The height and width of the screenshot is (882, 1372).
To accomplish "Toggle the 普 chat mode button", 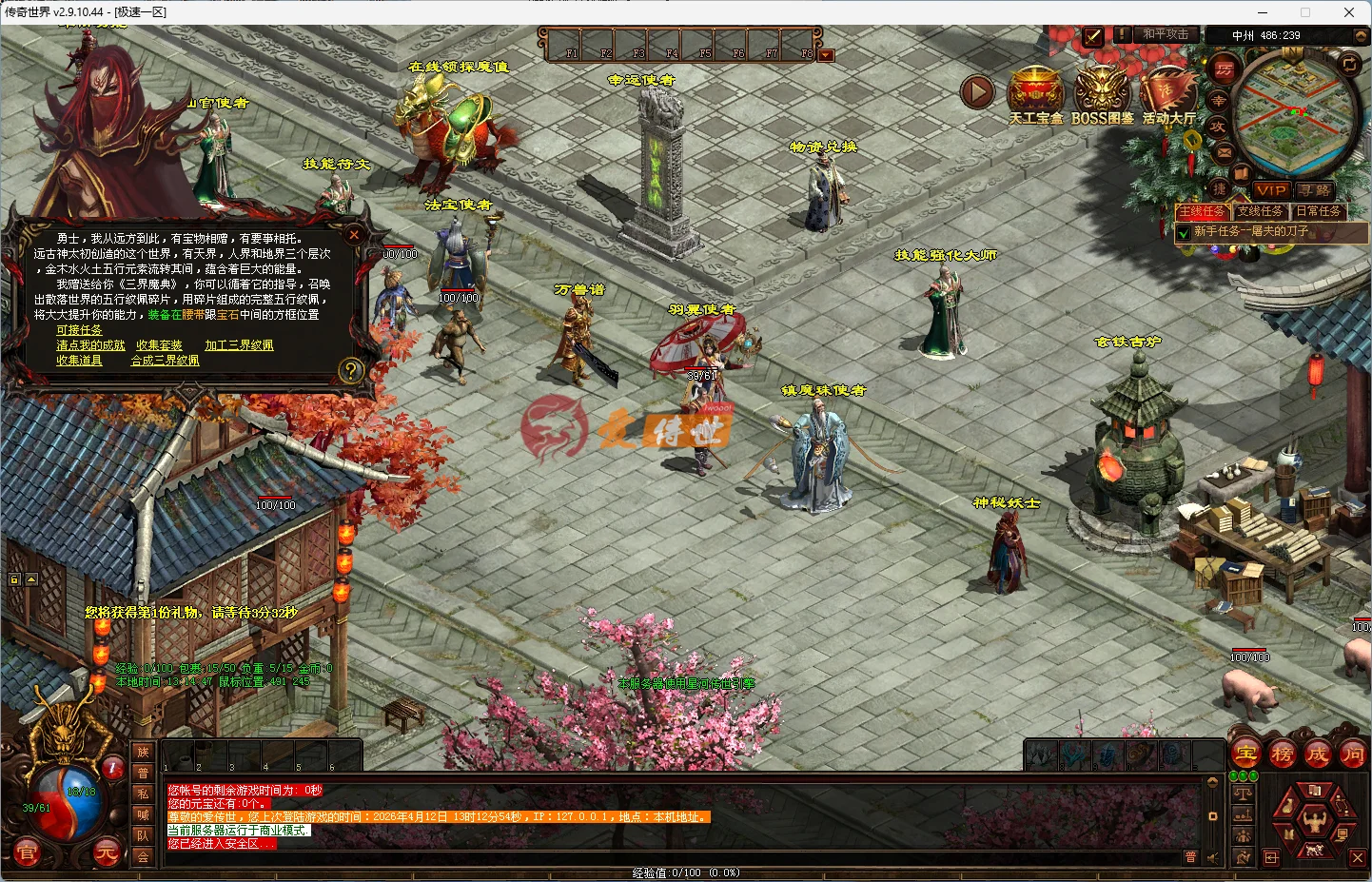I will tap(1191, 856).
